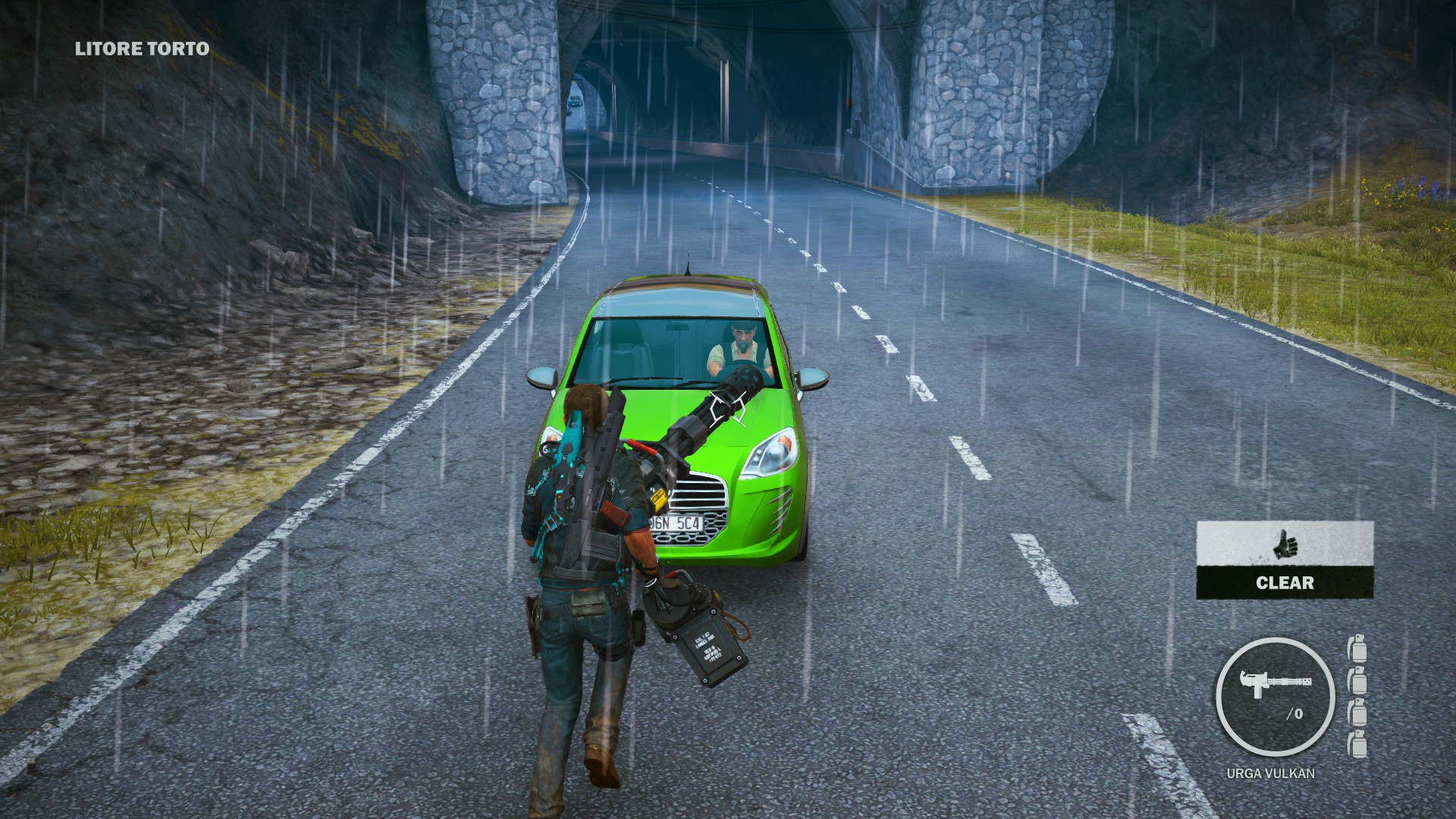Screen dimensions: 1456x819
Task: Click the CLEAR heat status banner
Action: pos(1287,584)
